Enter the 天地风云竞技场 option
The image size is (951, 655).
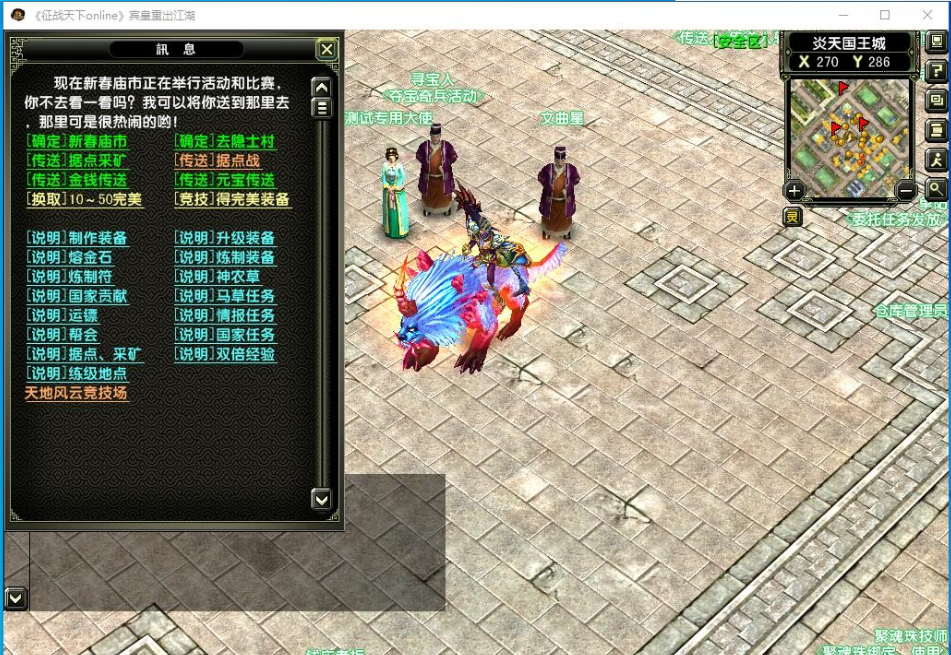tap(77, 393)
